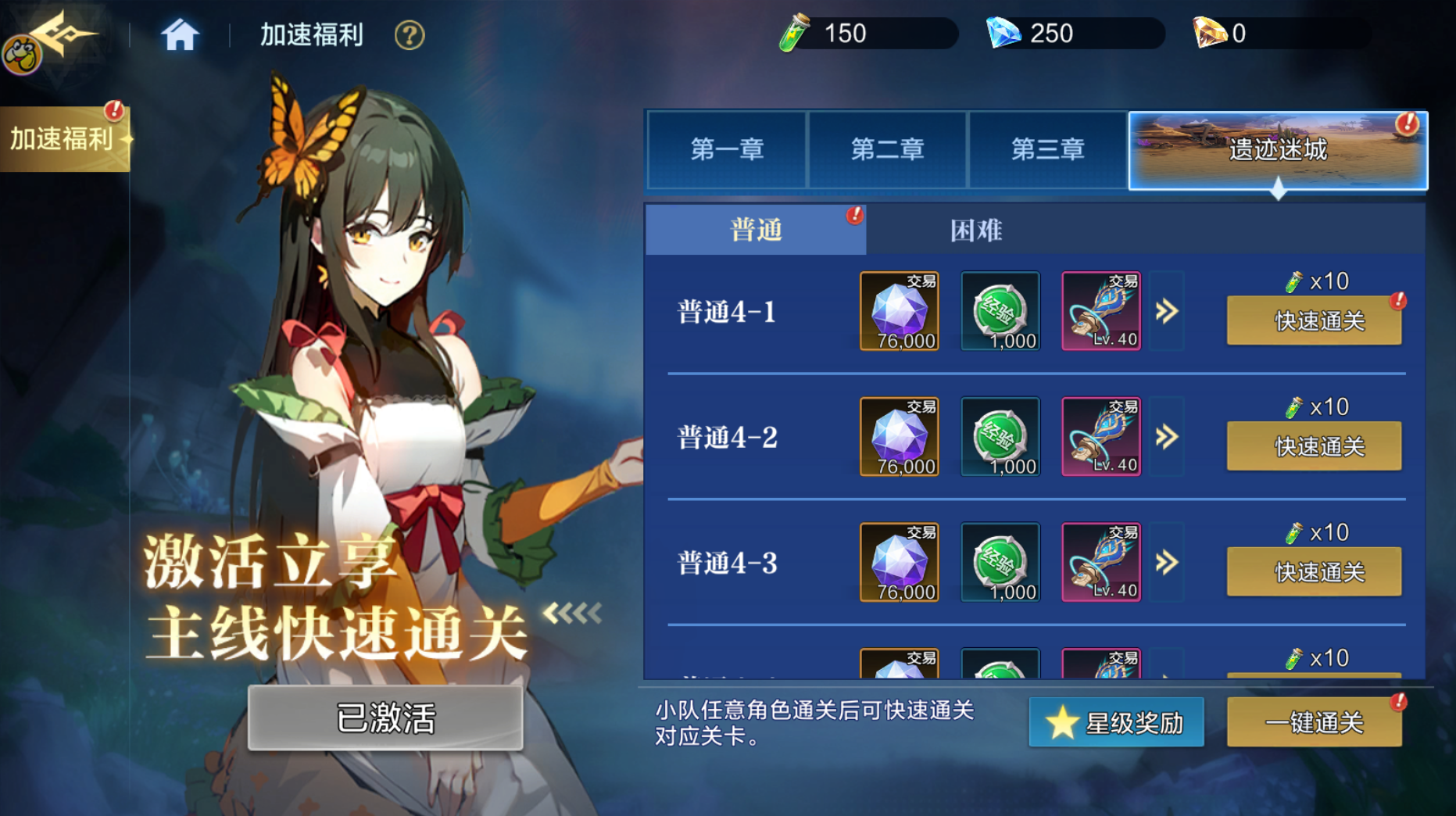
Task: Quick-clear stage 普通4-2 with 快速通关
Action: pyautogui.click(x=1314, y=446)
